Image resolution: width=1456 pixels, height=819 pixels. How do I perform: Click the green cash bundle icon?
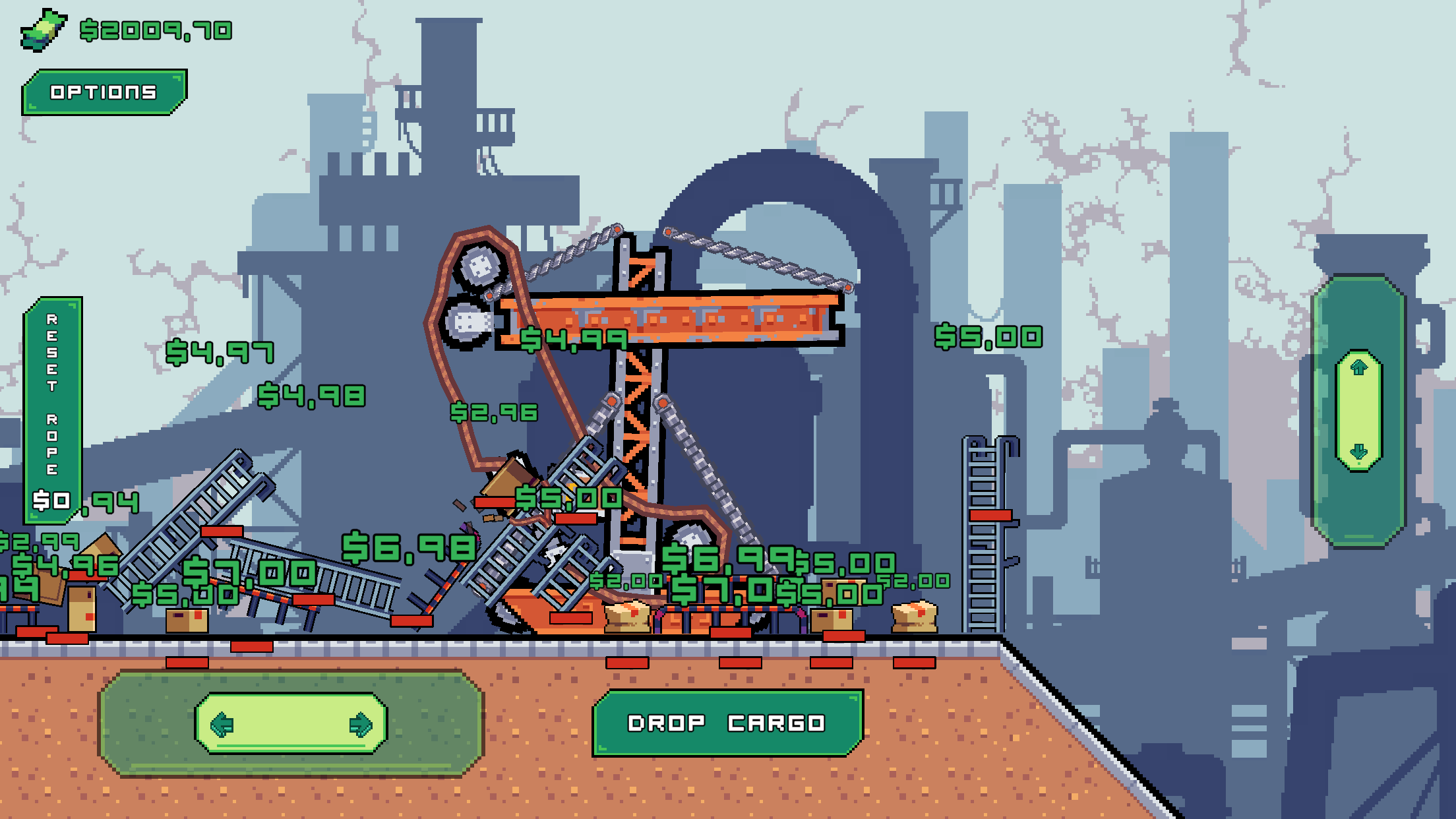click(44, 28)
